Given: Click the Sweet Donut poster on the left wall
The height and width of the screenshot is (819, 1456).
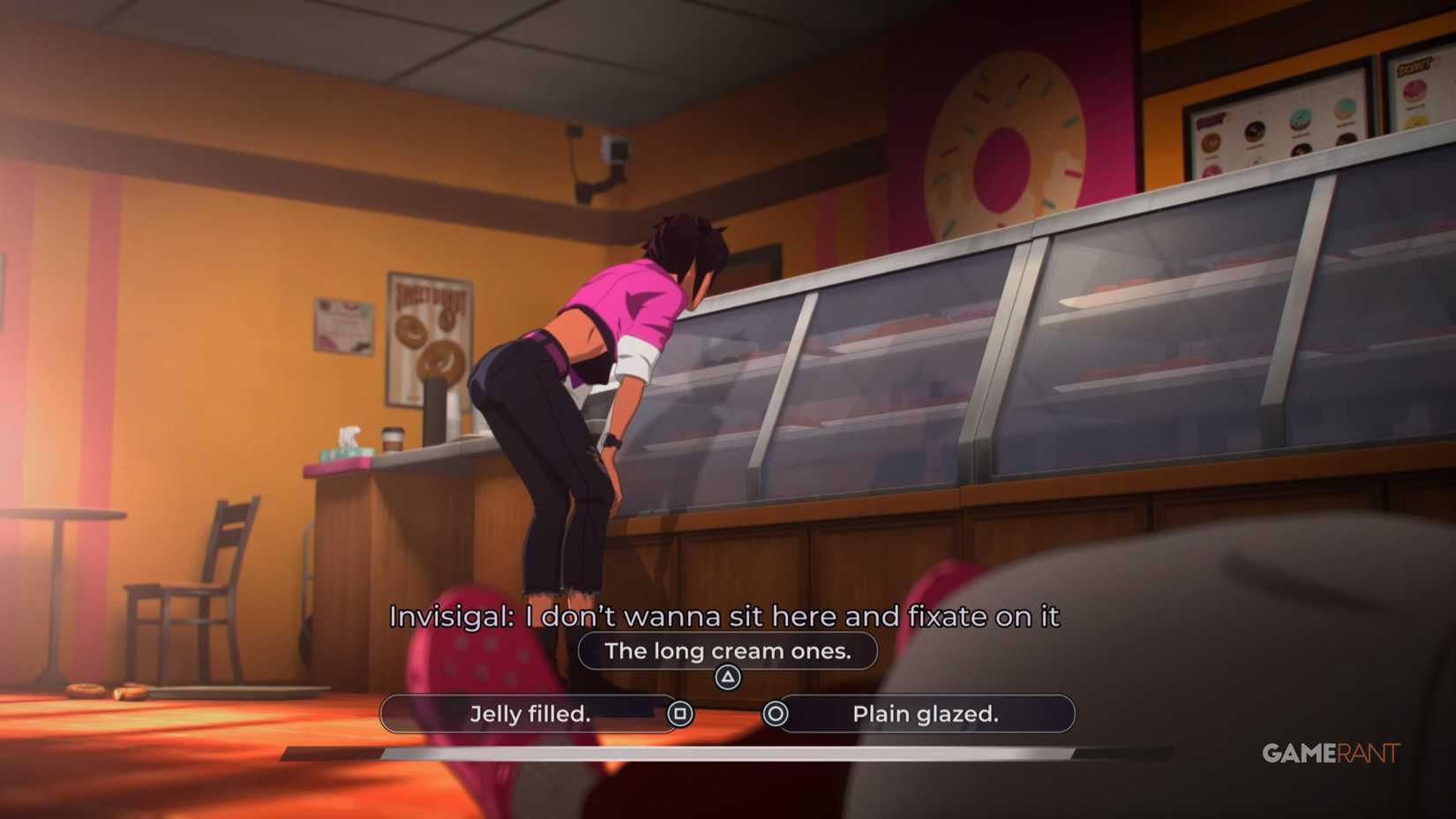Looking at the screenshot, I should click(428, 335).
